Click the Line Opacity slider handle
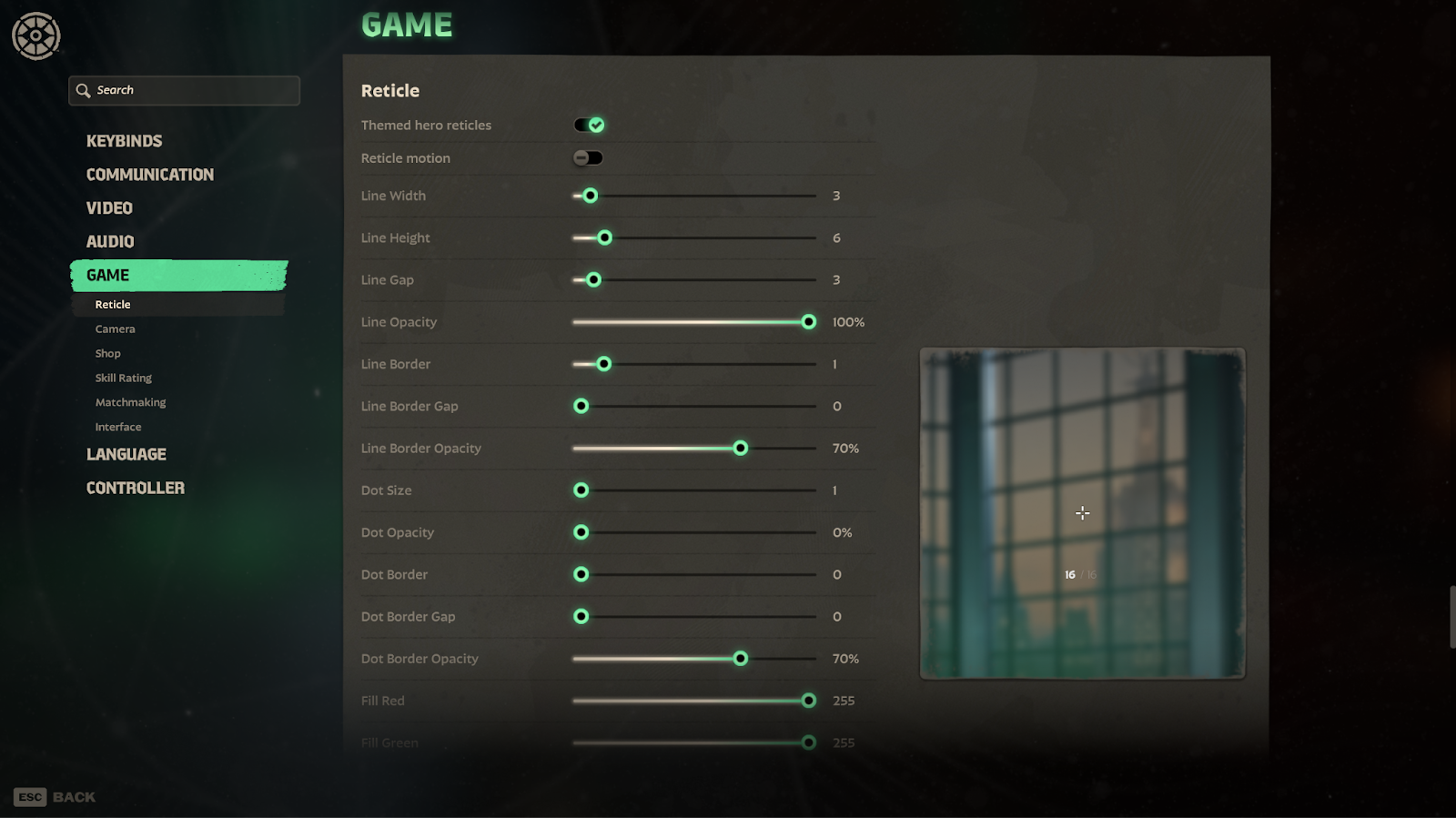The image size is (1456, 818). tap(808, 322)
